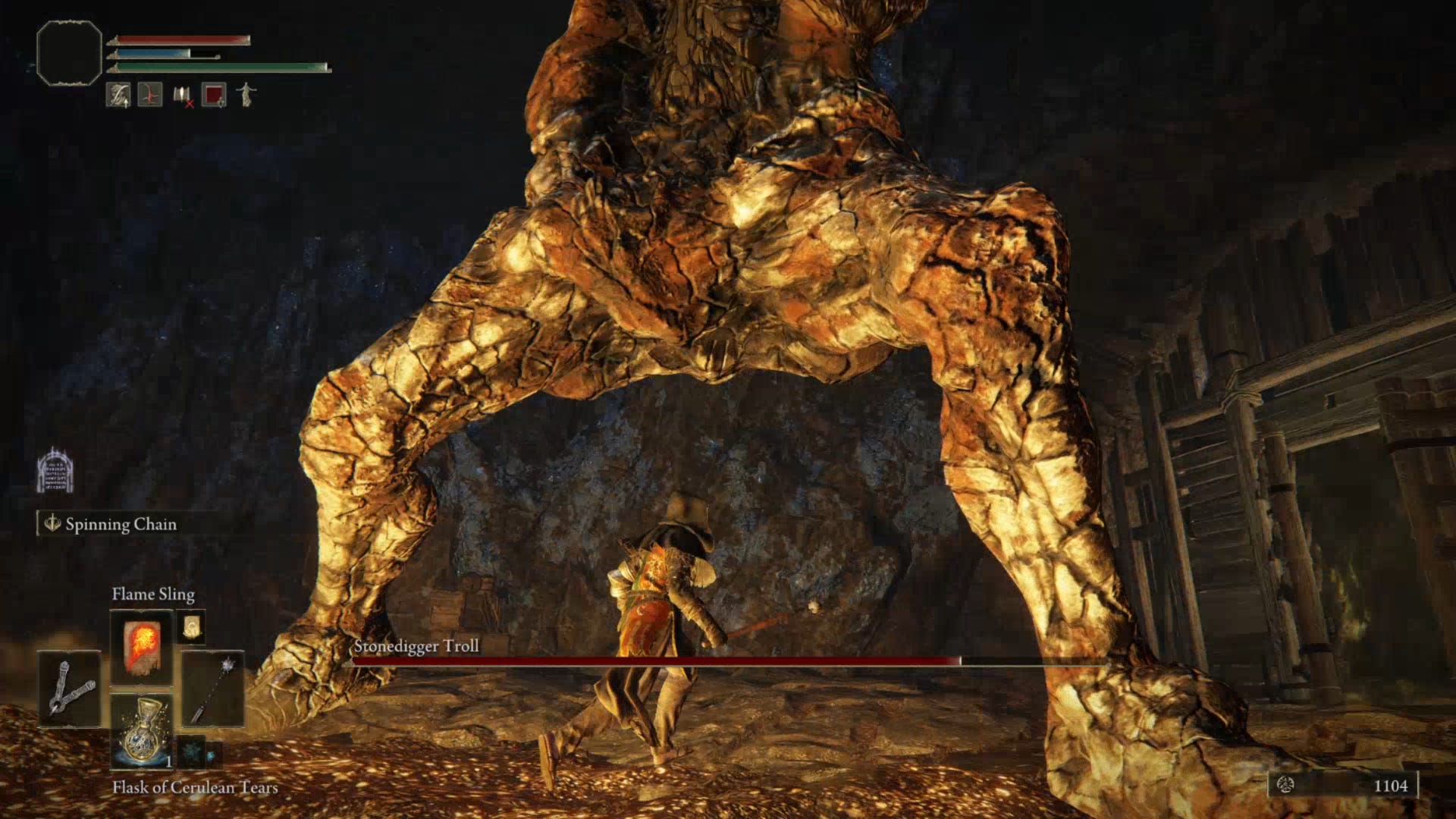Viewport: 1456px width, 819px height.
Task: Click the torn scroll icon with red X
Action: coord(182,95)
